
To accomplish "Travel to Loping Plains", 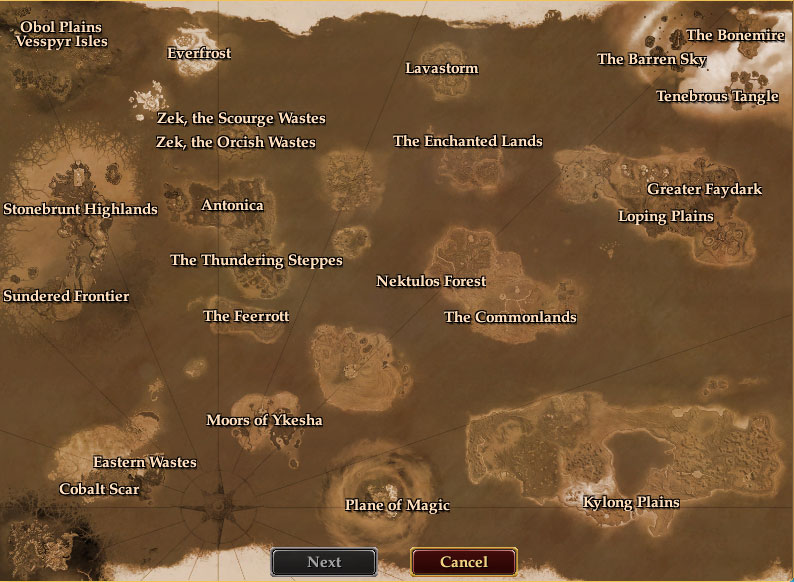I will coord(665,217).
